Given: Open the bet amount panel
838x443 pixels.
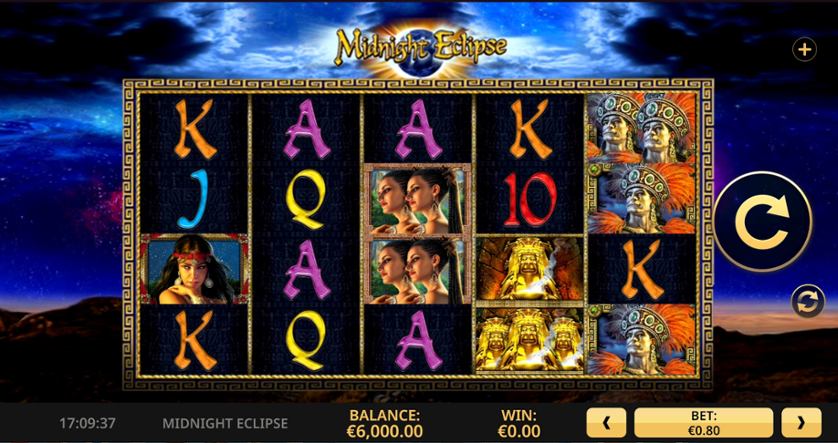Looking at the screenshot, I should point(703,423).
